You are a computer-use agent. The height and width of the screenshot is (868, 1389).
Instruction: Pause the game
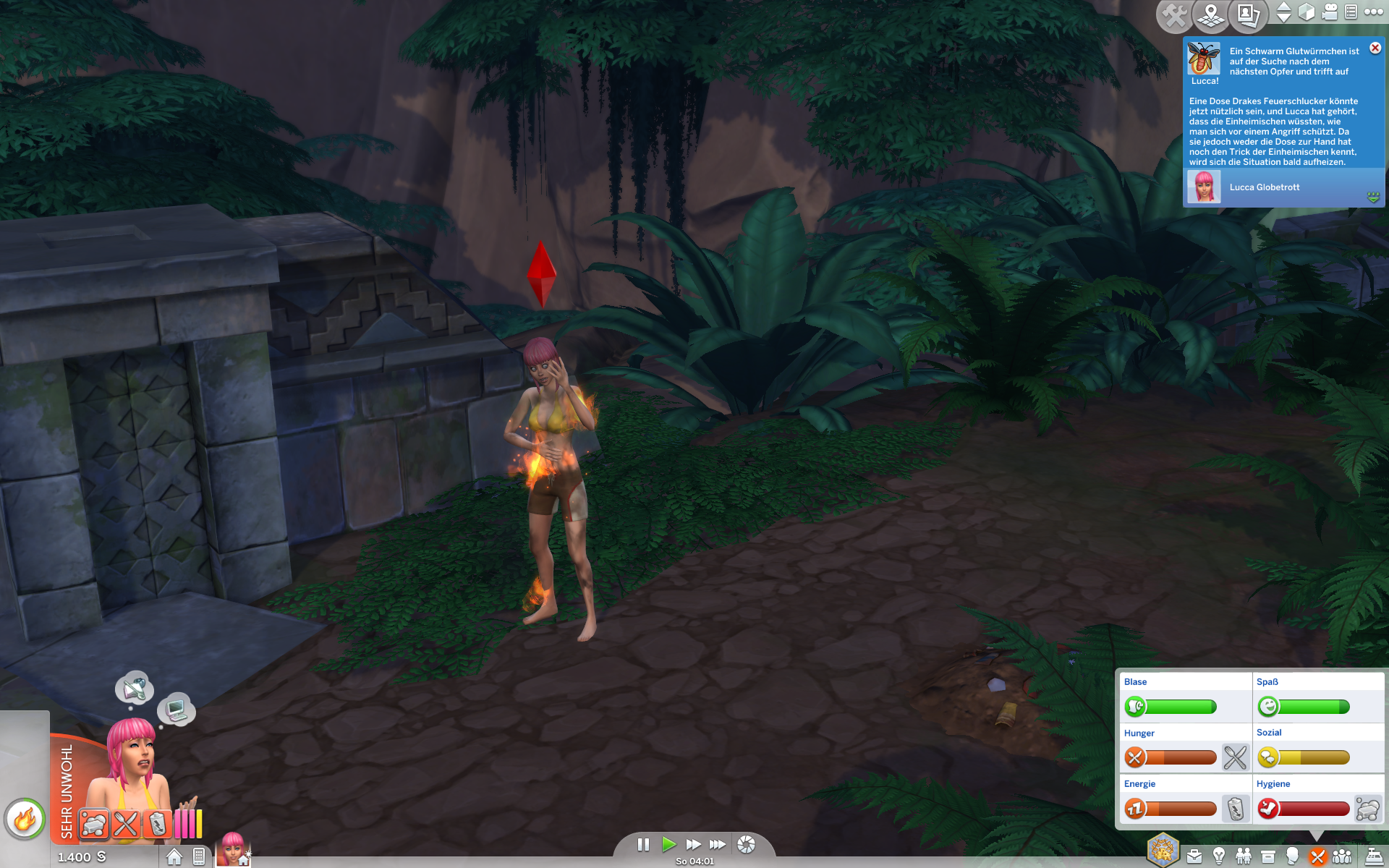(643, 844)
